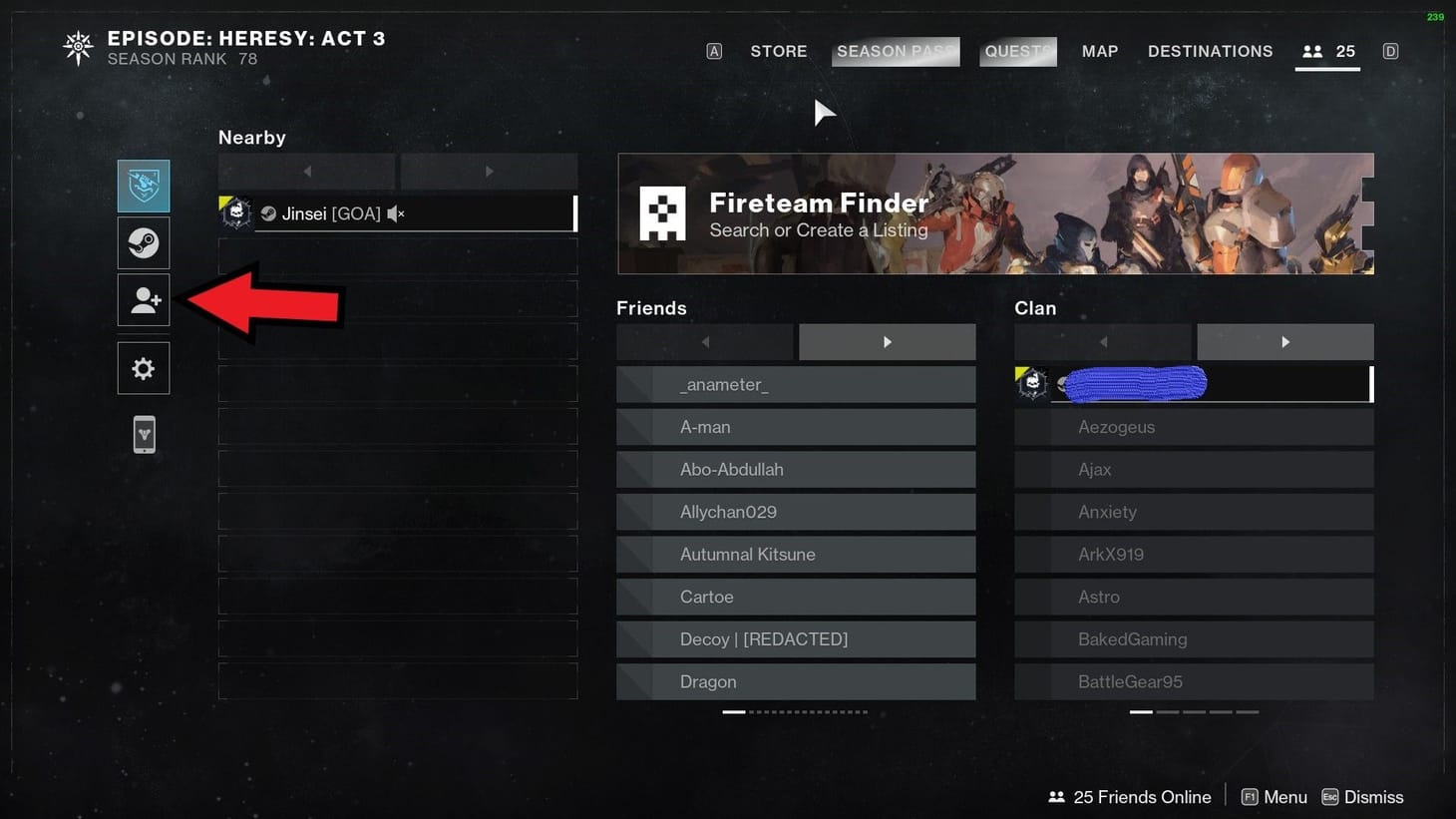The height and width of the screenshot is (819, 1456).
Task: Open the Steam friends list icon
Action: point(143,242)
